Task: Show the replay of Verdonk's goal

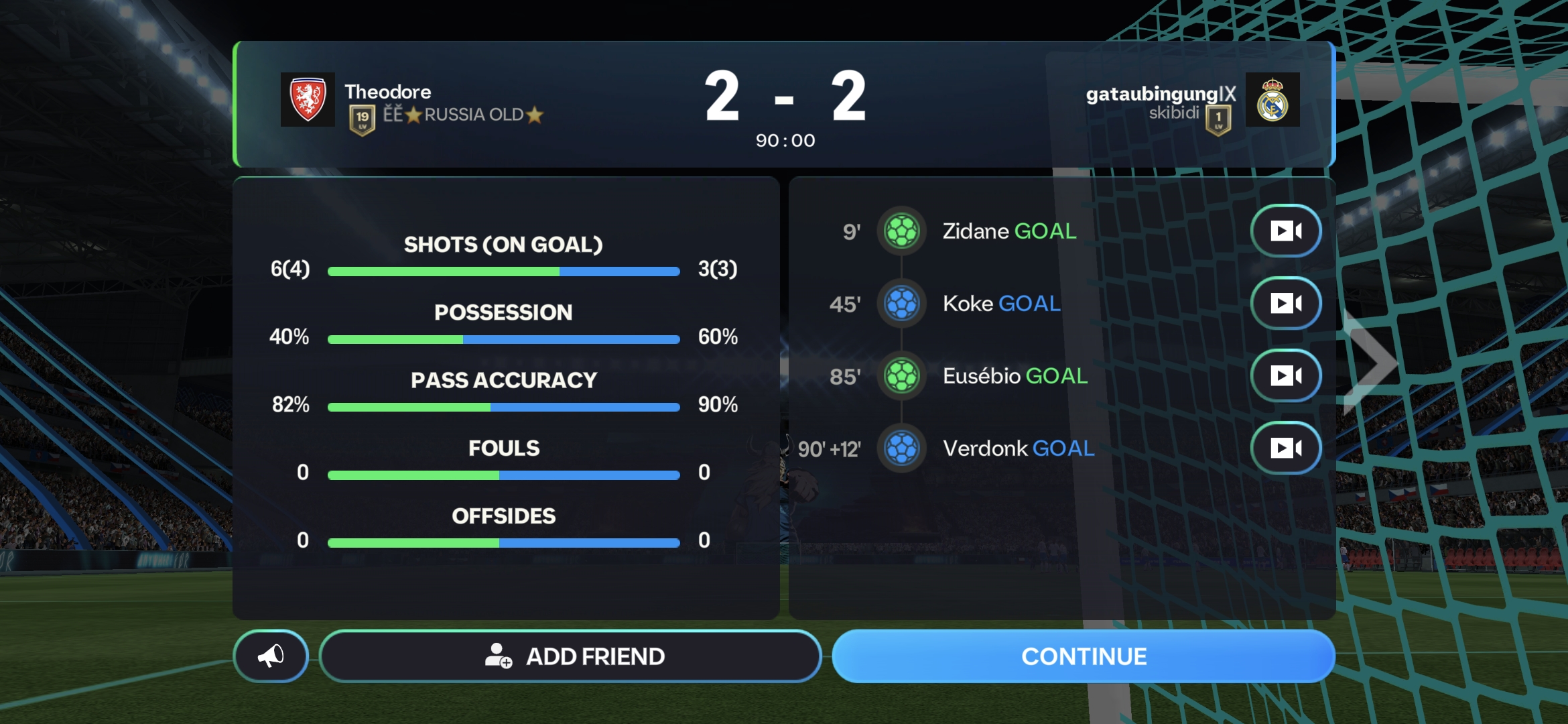Action: (x=1285, y=448)
